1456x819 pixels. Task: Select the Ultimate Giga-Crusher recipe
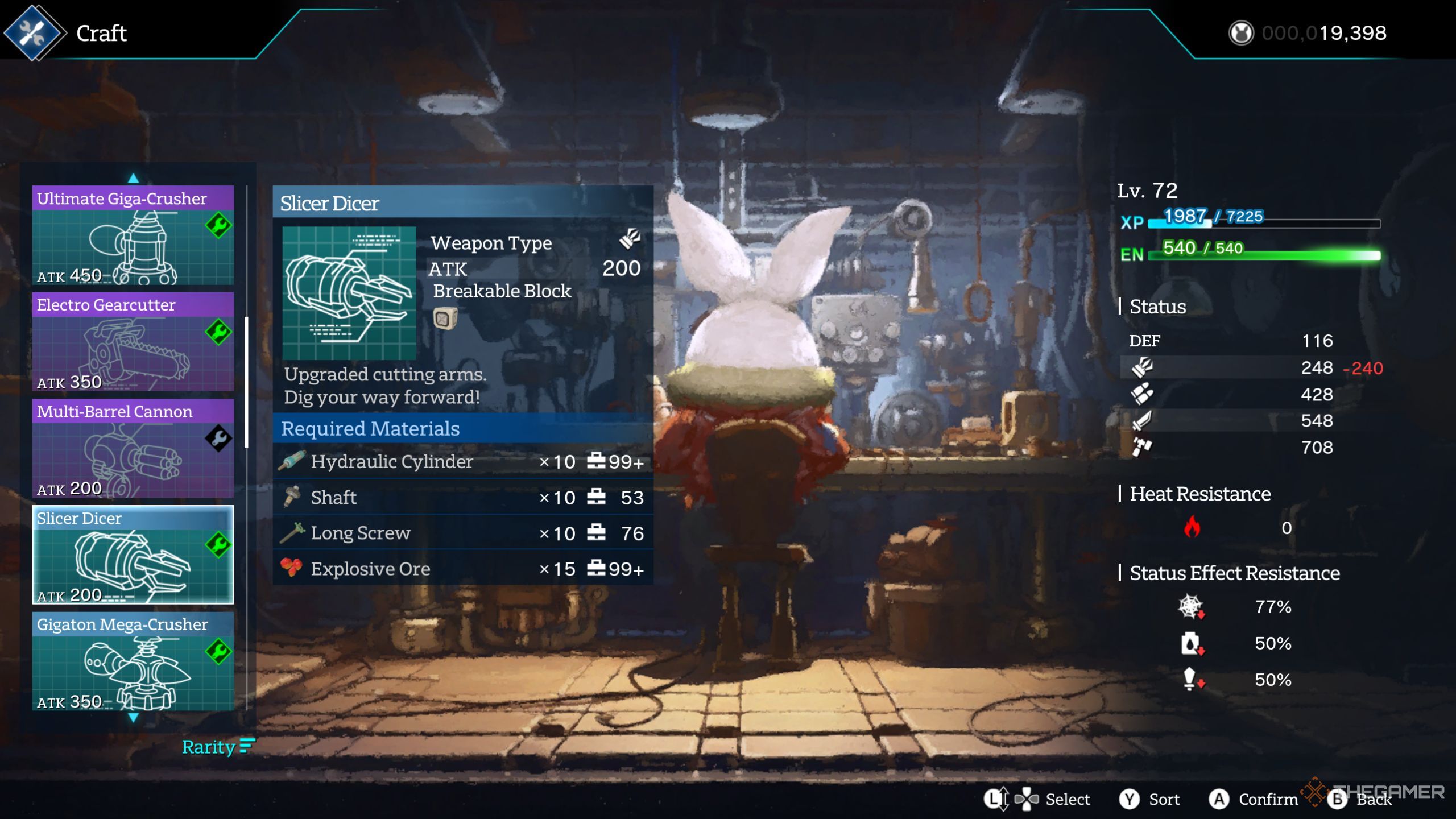tap(133, 235)
